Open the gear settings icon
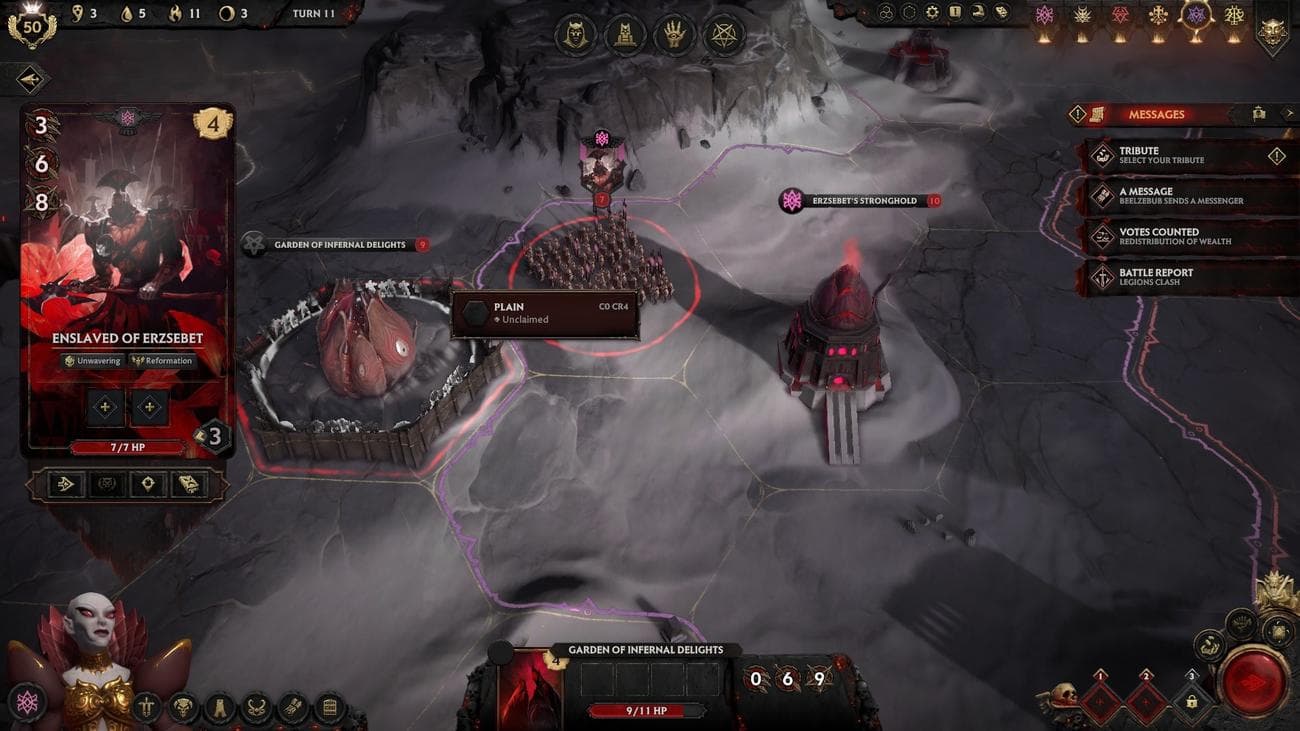The height and width of the screenshot is (731, 1300). pyautogui.click(x=932, y=13)
